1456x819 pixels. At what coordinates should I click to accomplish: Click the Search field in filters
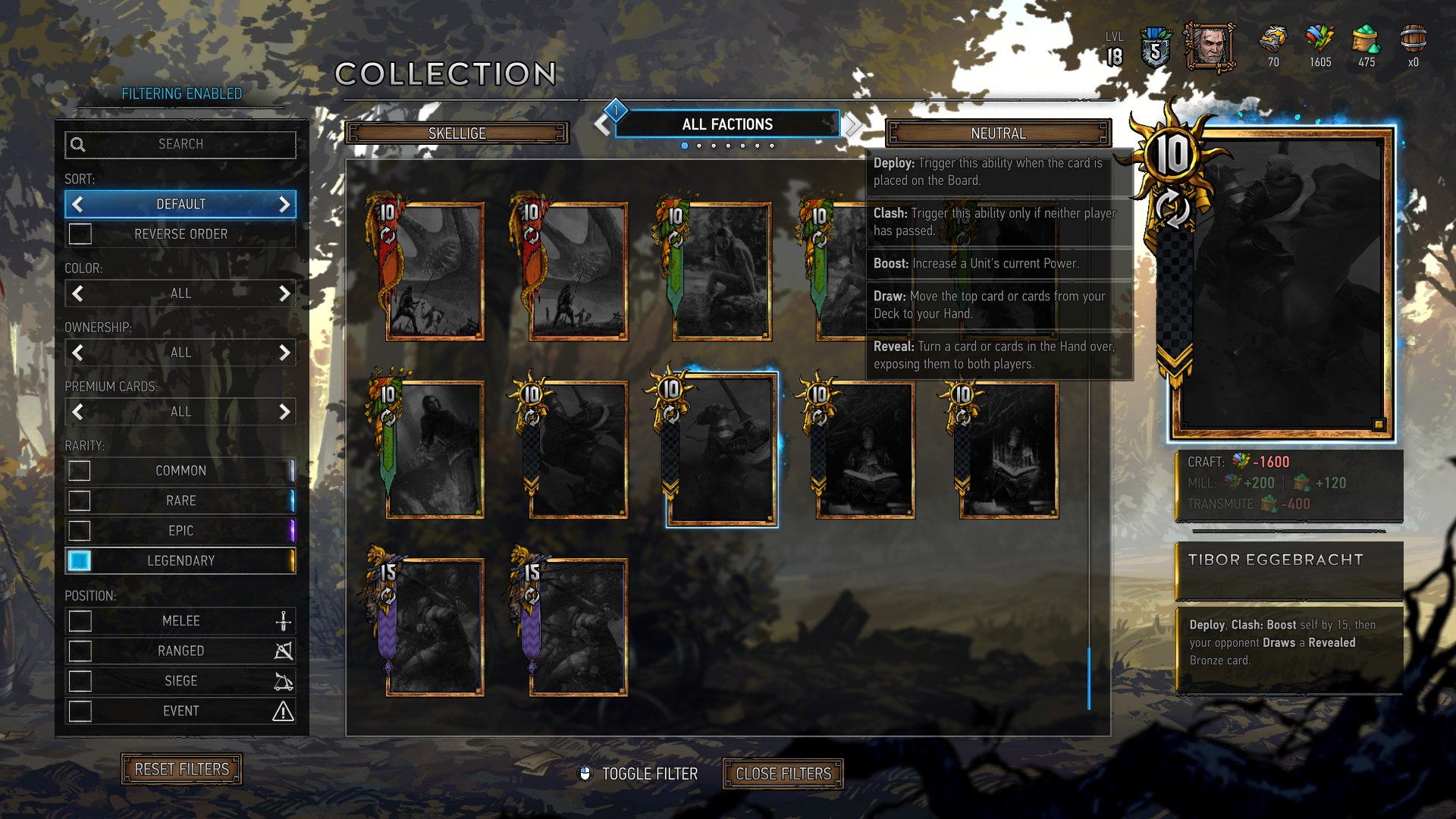[x=180, y=144]
